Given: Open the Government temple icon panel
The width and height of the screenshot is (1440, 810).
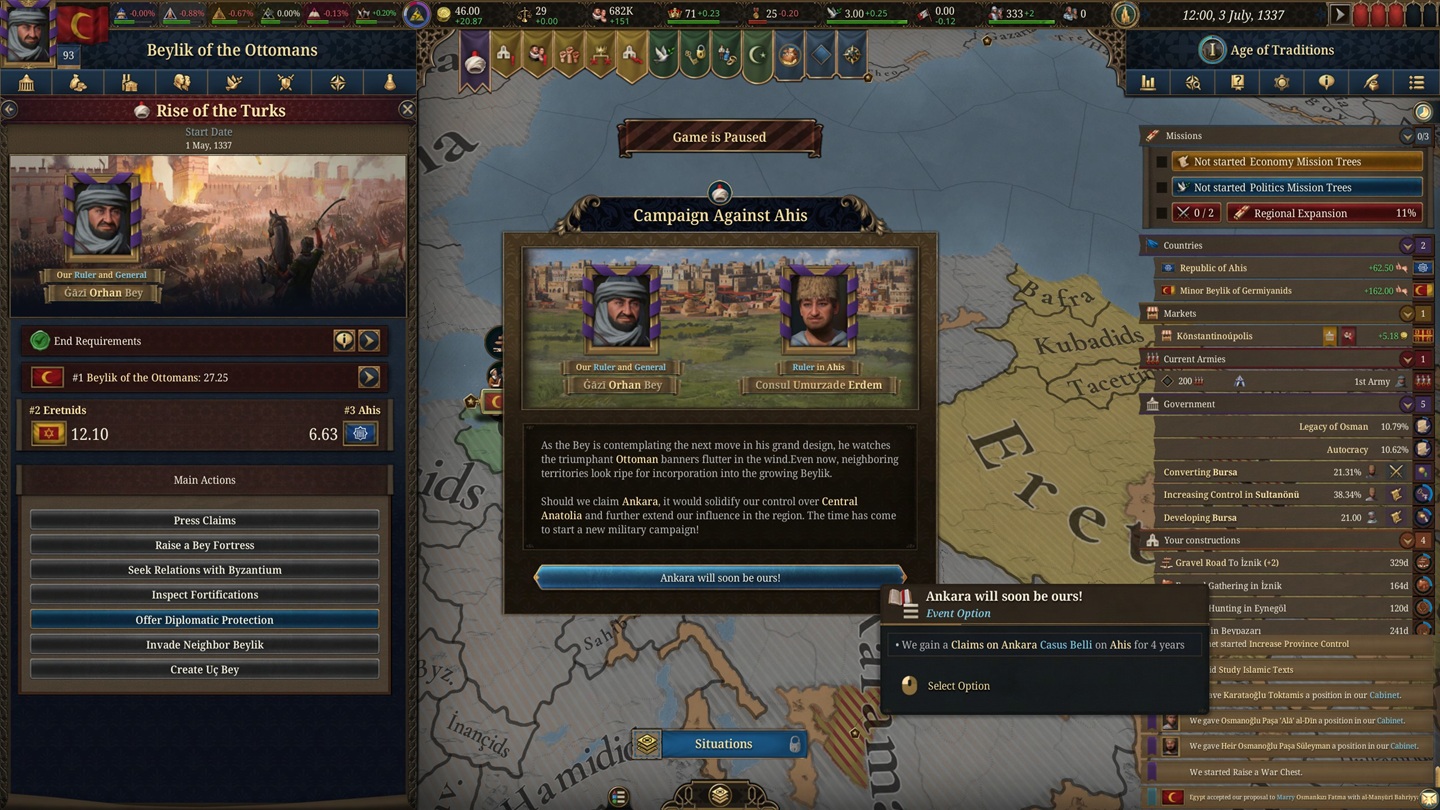Looking at the screenshot, I should [x=26, y=83].
